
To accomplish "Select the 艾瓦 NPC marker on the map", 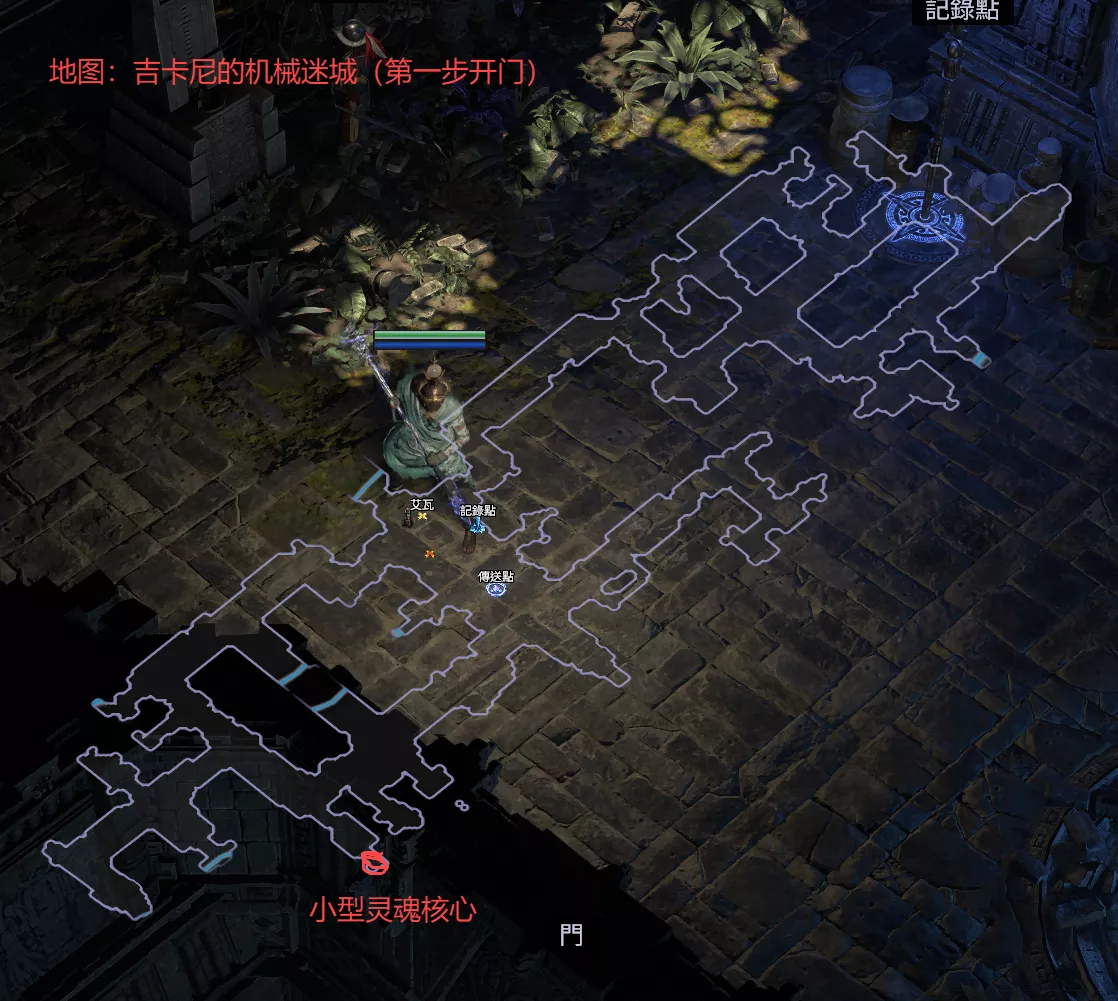I will [x=423, y=516].
